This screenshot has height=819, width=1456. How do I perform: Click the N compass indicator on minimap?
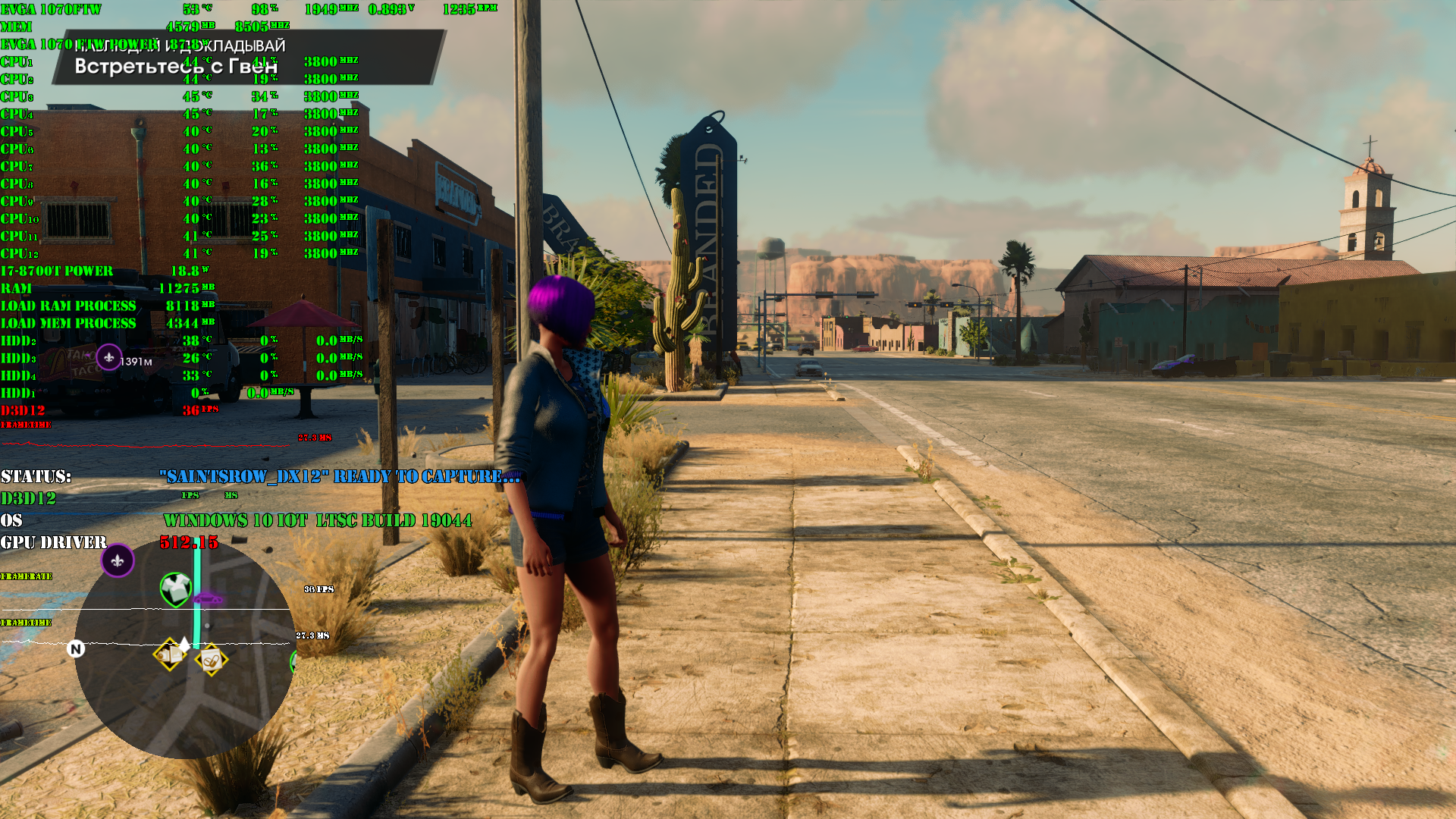76,649
